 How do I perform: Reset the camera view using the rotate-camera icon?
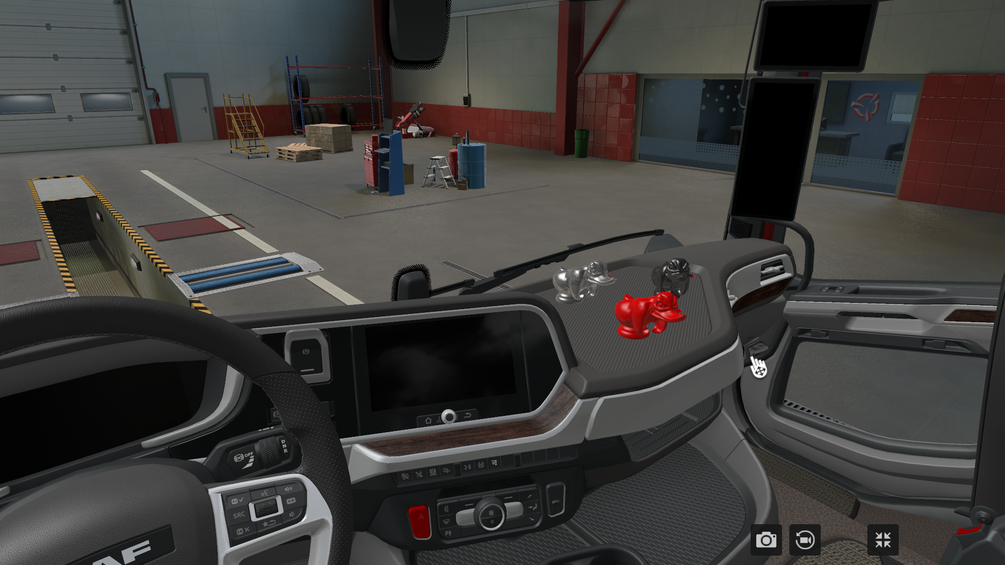805,540
